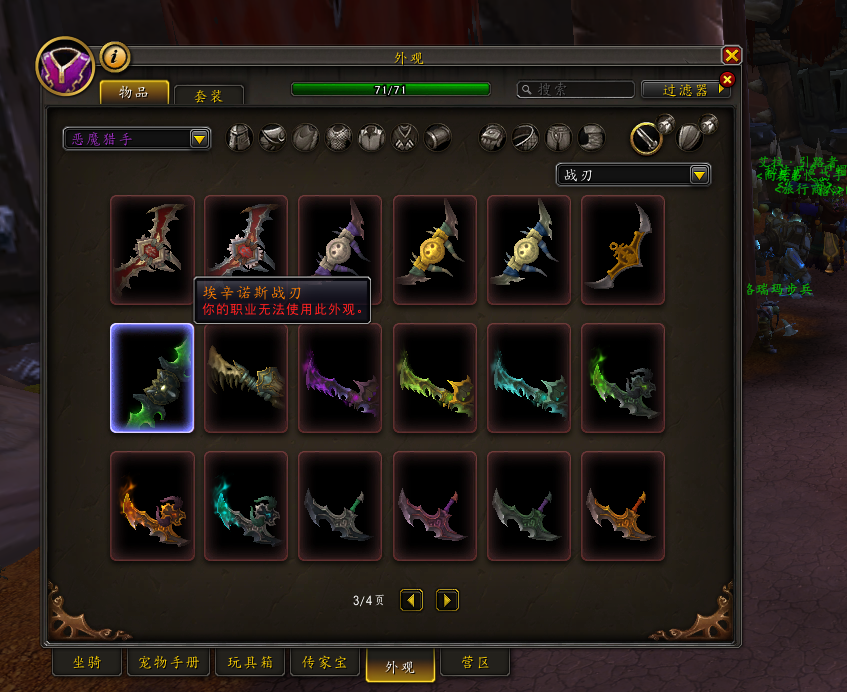847x692 pixels.
Task: Close the 外观 appearance window
Action: pos(732,56)
